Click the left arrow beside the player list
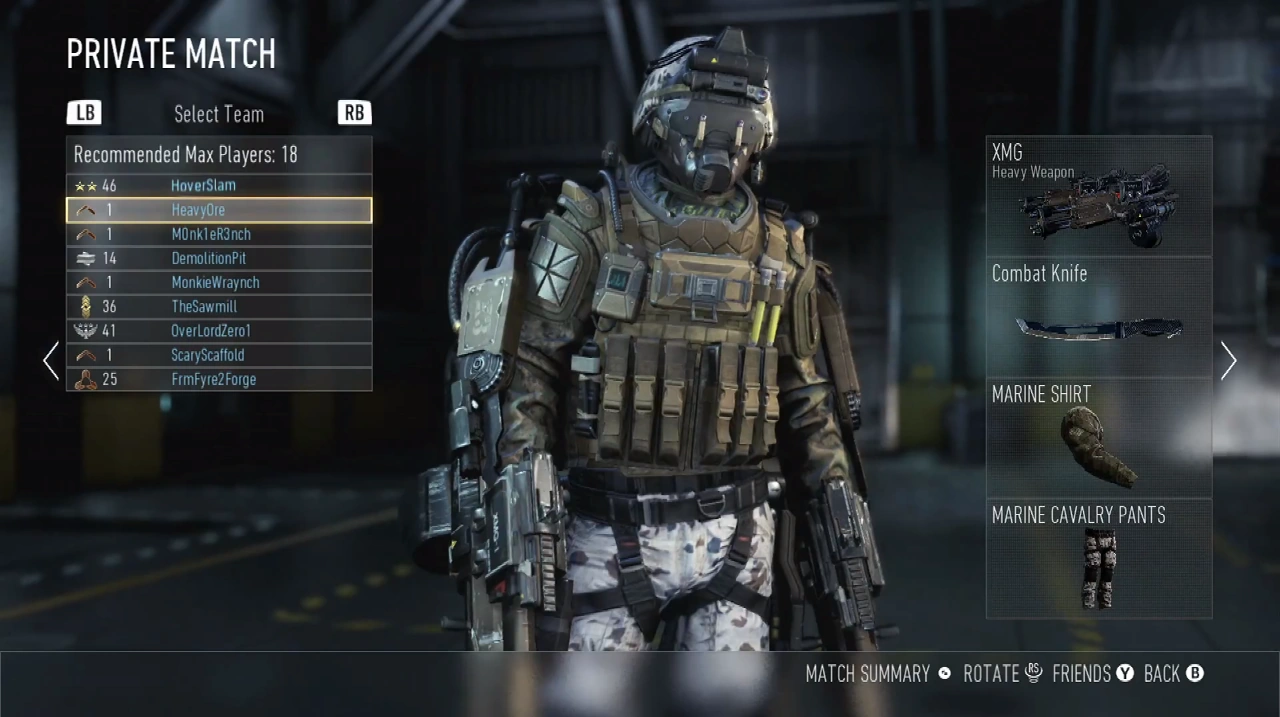The height and width of the screenshot is (717, 1280). pos(51,360)
